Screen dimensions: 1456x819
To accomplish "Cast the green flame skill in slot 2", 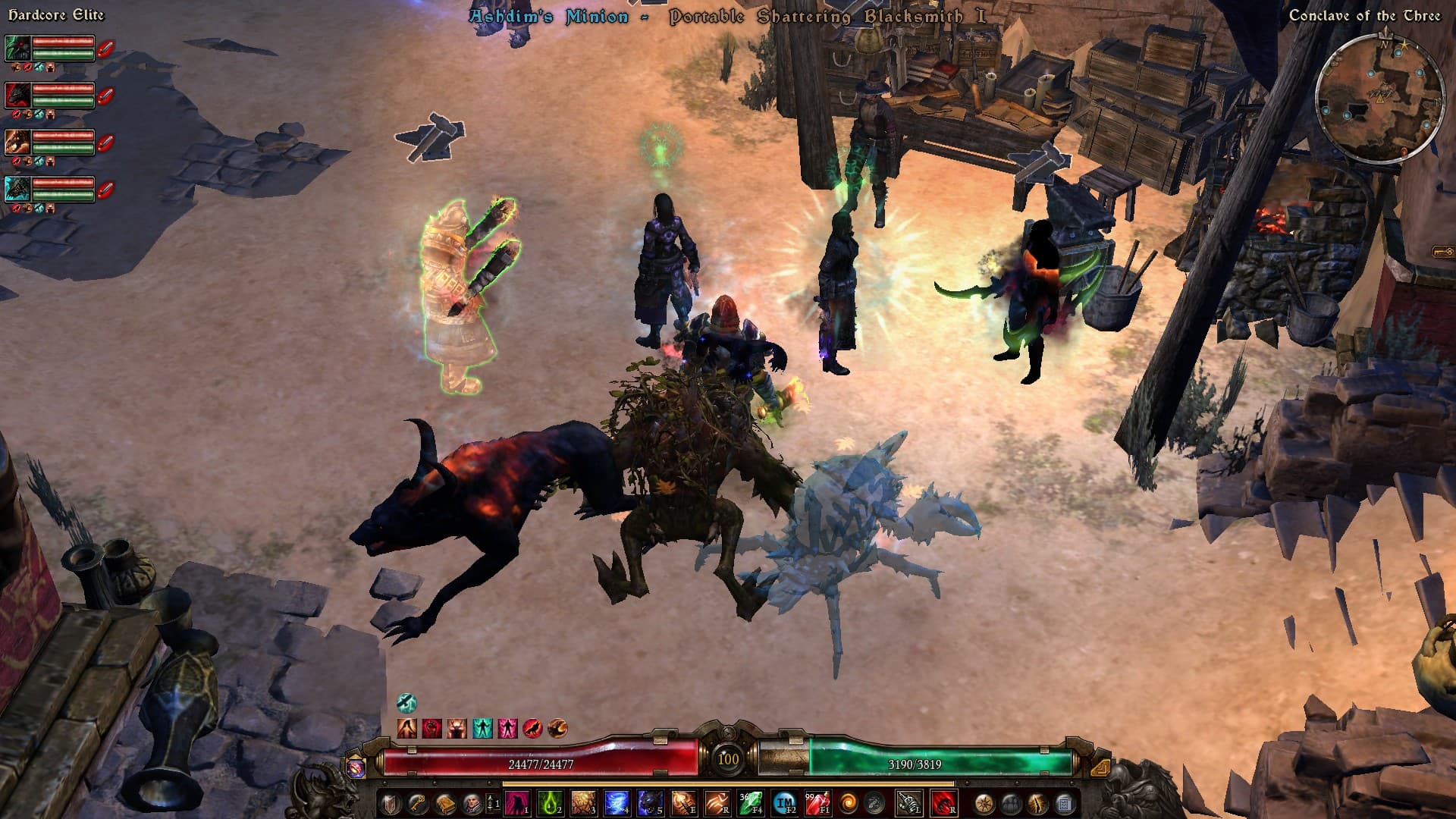I will coord(551,803).
